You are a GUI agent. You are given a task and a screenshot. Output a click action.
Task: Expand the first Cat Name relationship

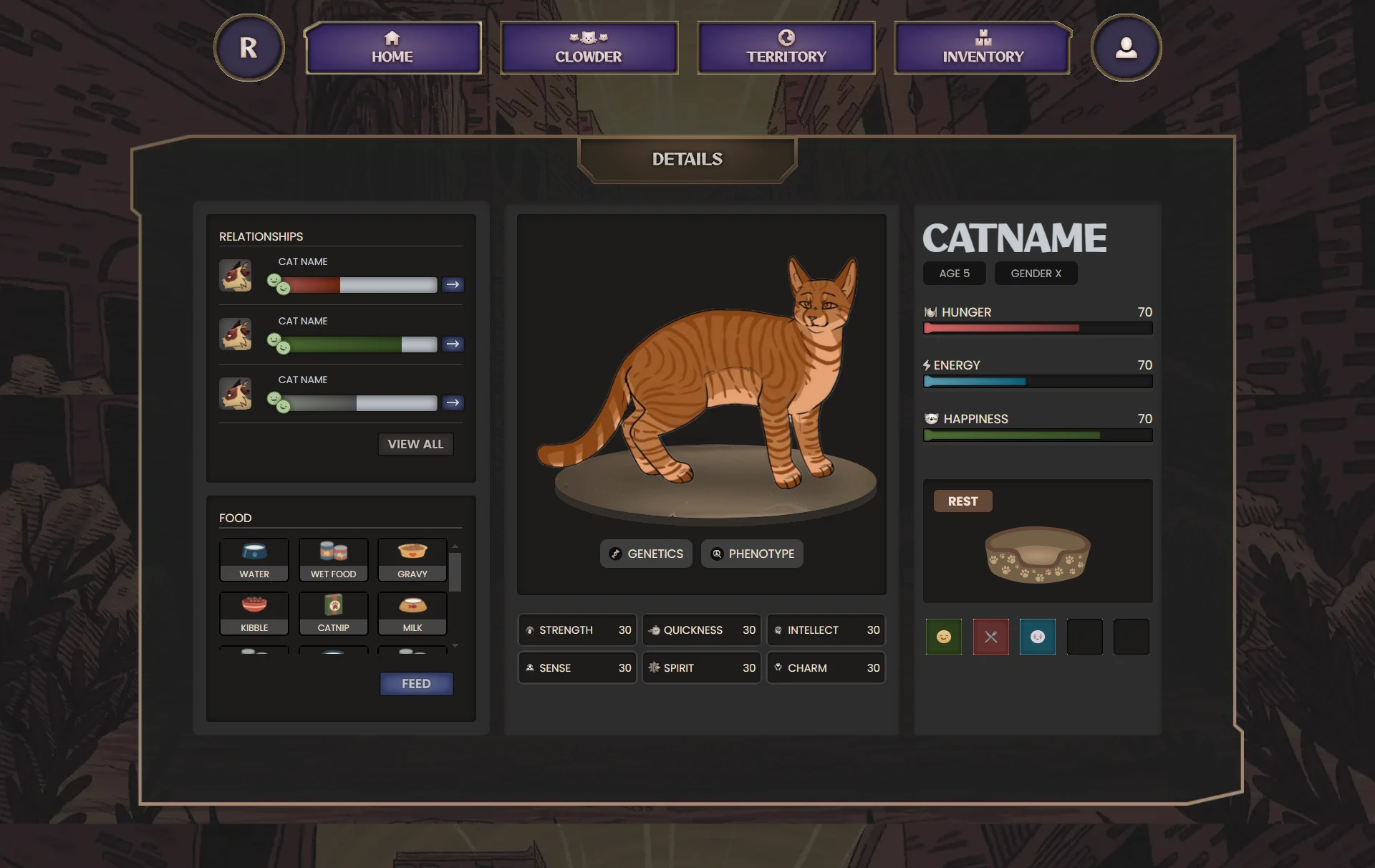click(x=453, y=284)
